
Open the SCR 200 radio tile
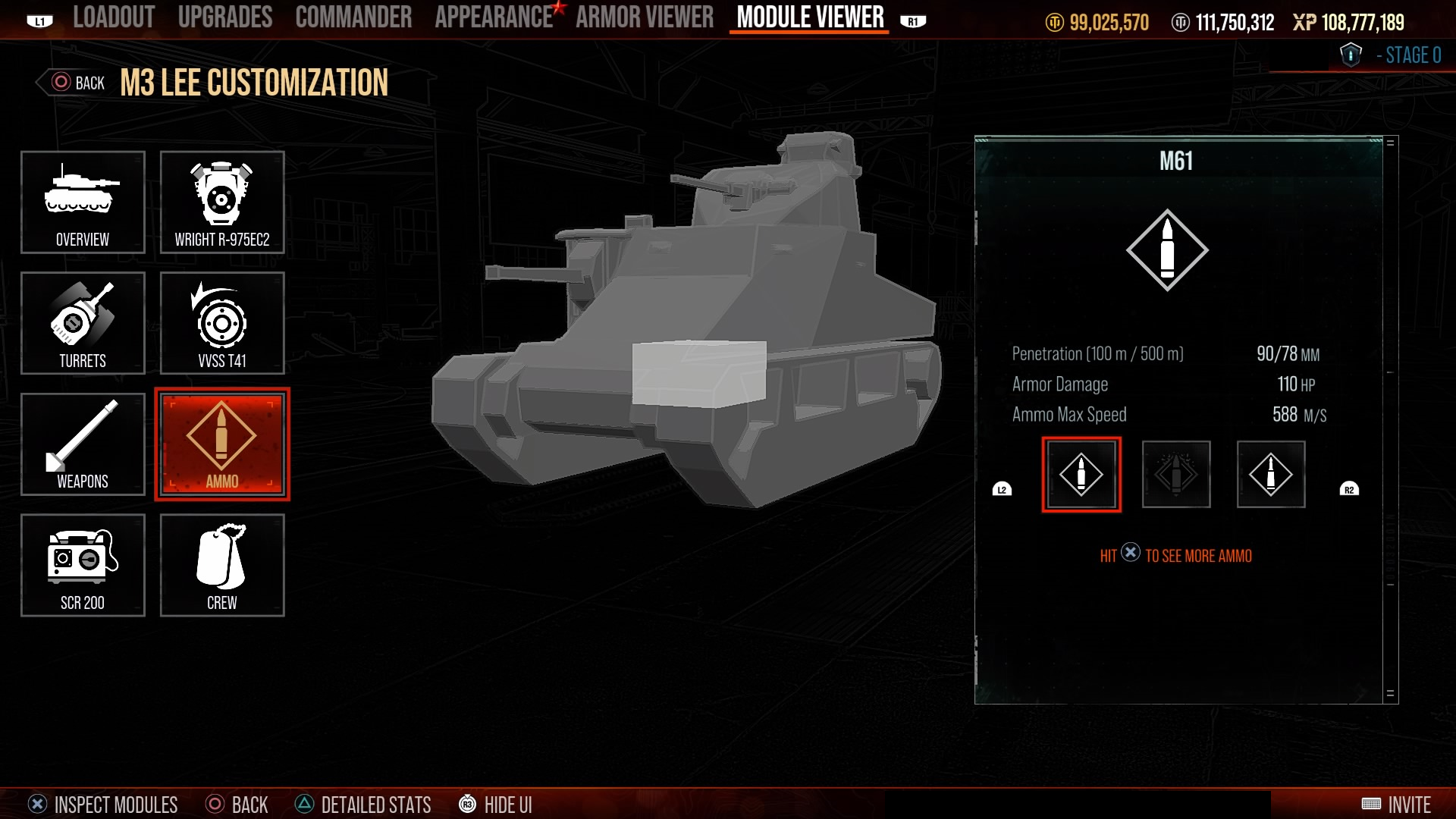tap(83, 566)
